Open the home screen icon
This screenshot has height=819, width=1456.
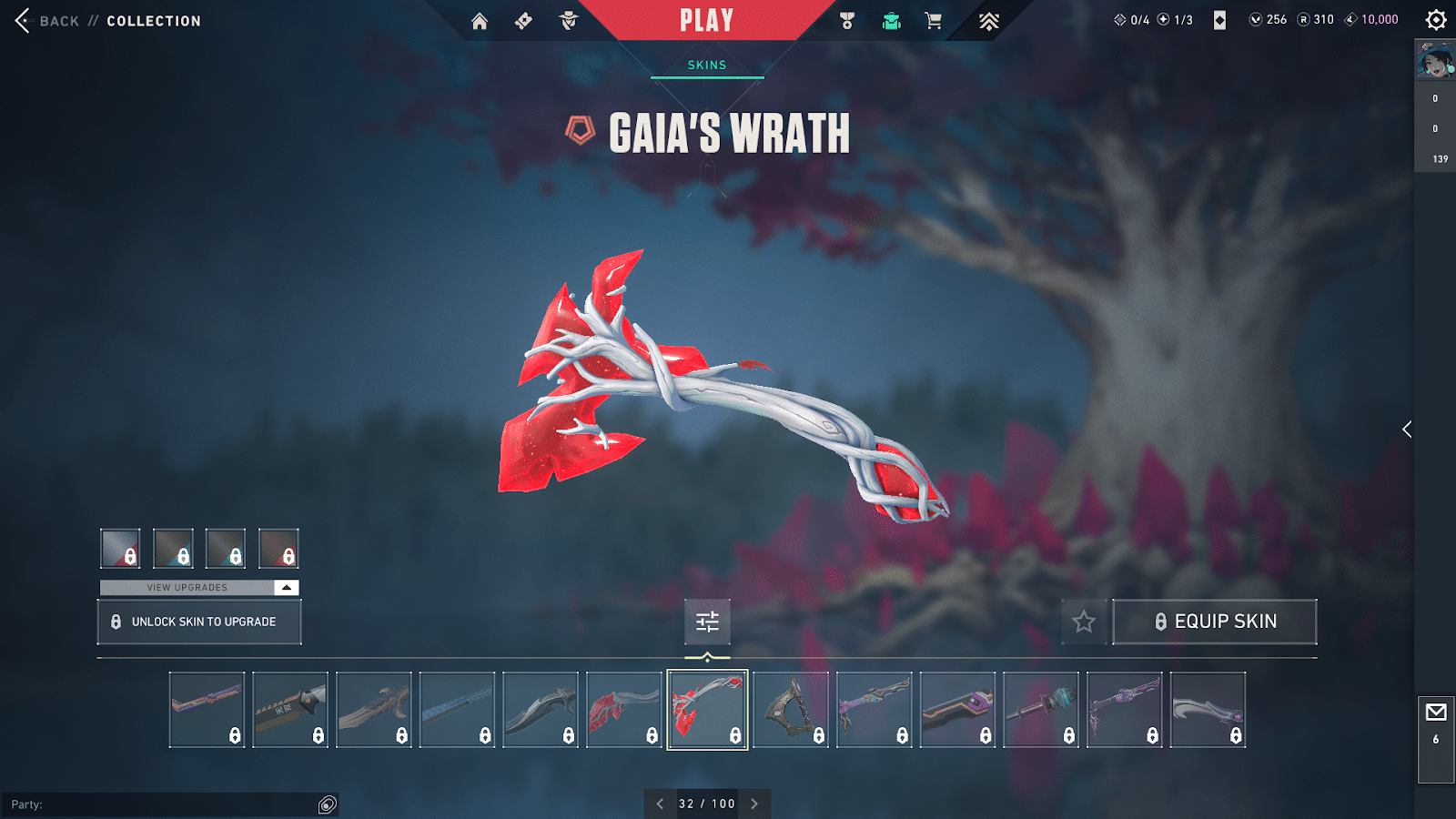coord(480,21)
